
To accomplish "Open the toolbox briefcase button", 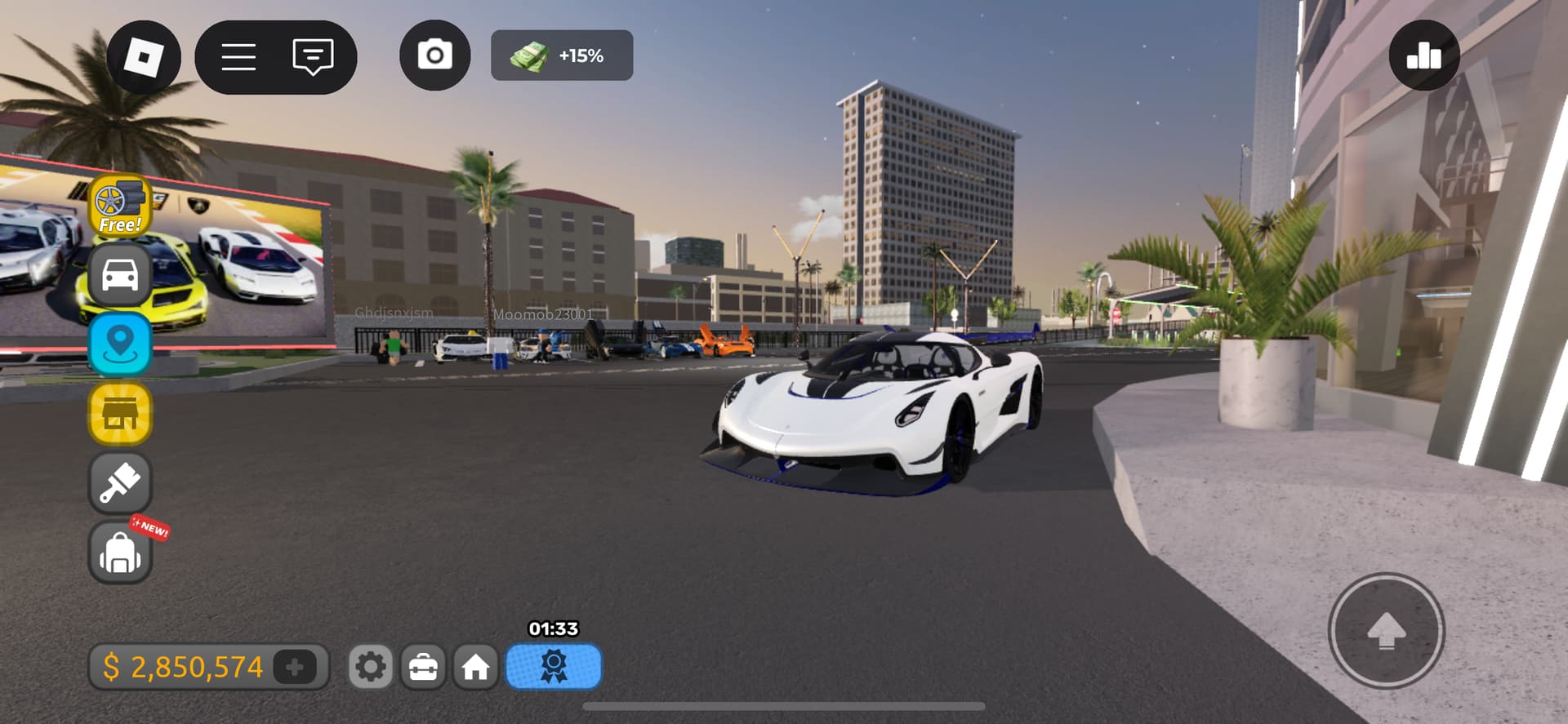I will [x=423, y=667].
